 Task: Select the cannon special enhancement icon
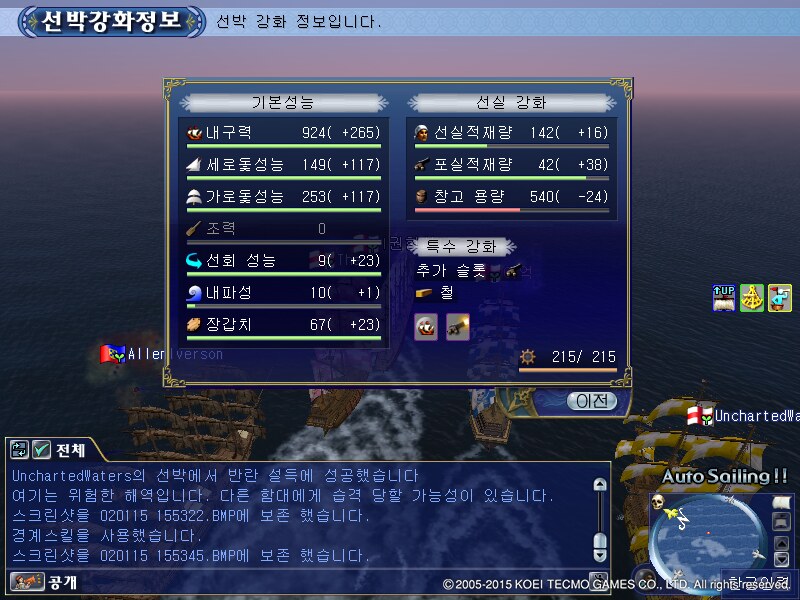pos(458,327)
